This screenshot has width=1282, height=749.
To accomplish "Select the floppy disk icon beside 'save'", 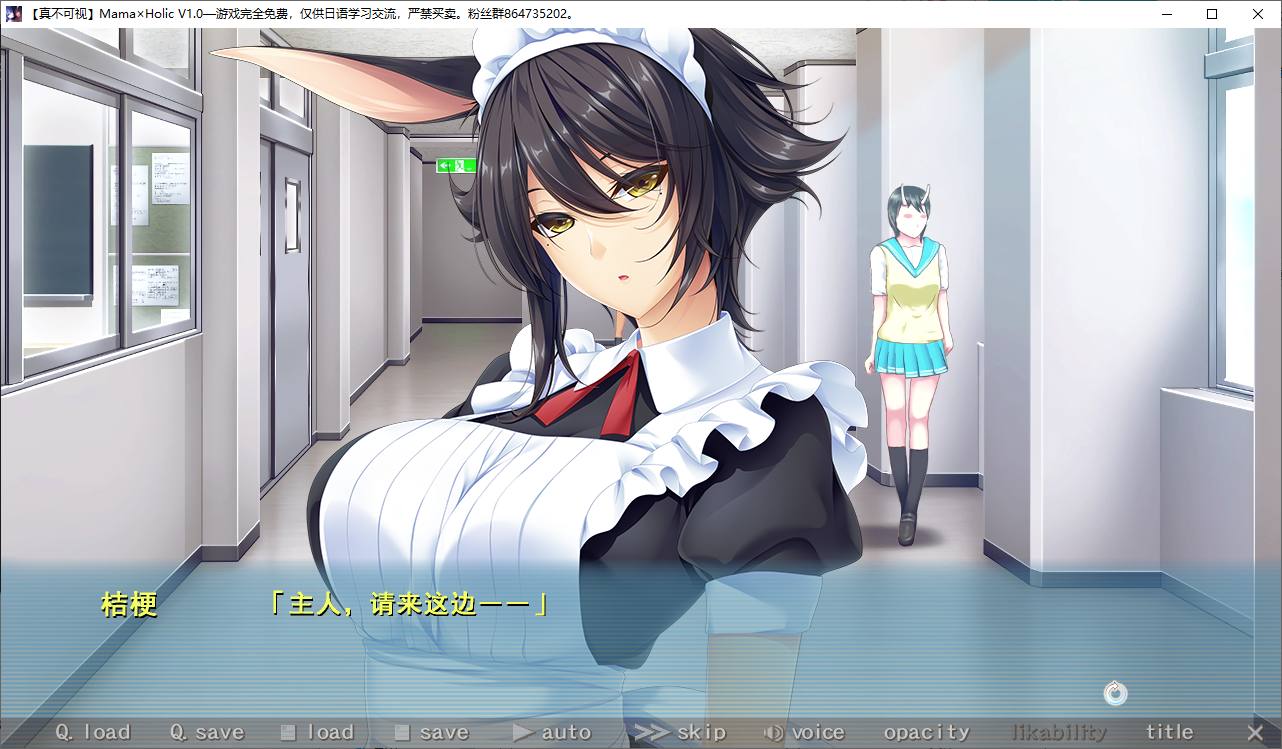I will (402, 732).
